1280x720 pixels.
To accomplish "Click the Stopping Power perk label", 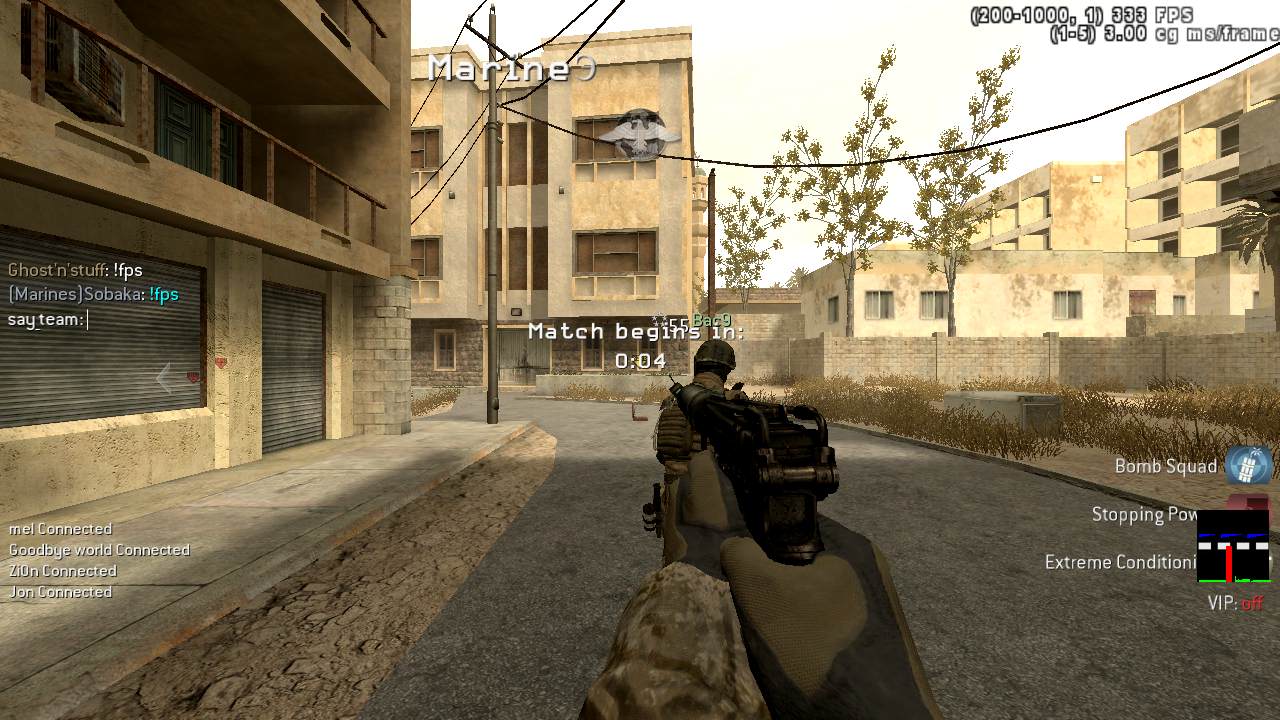I will [x=1144, y=514].
